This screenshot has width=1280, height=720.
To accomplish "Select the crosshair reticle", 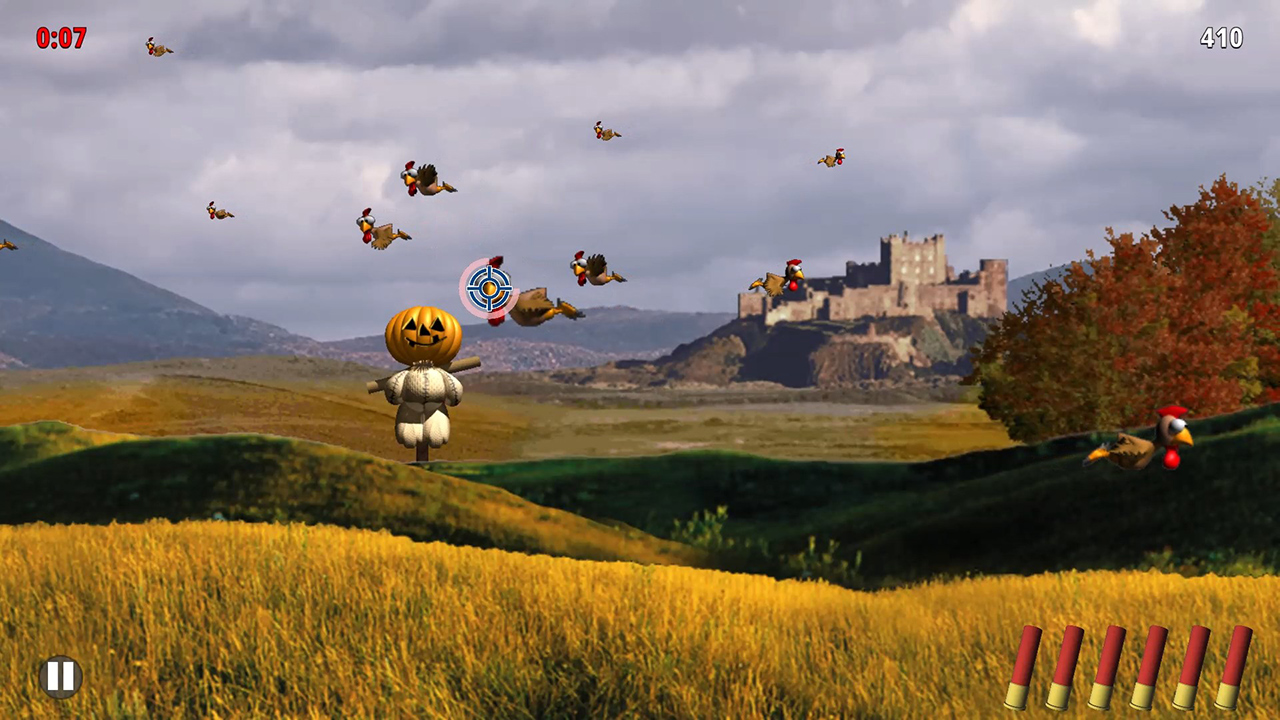I will click(489, 289).
